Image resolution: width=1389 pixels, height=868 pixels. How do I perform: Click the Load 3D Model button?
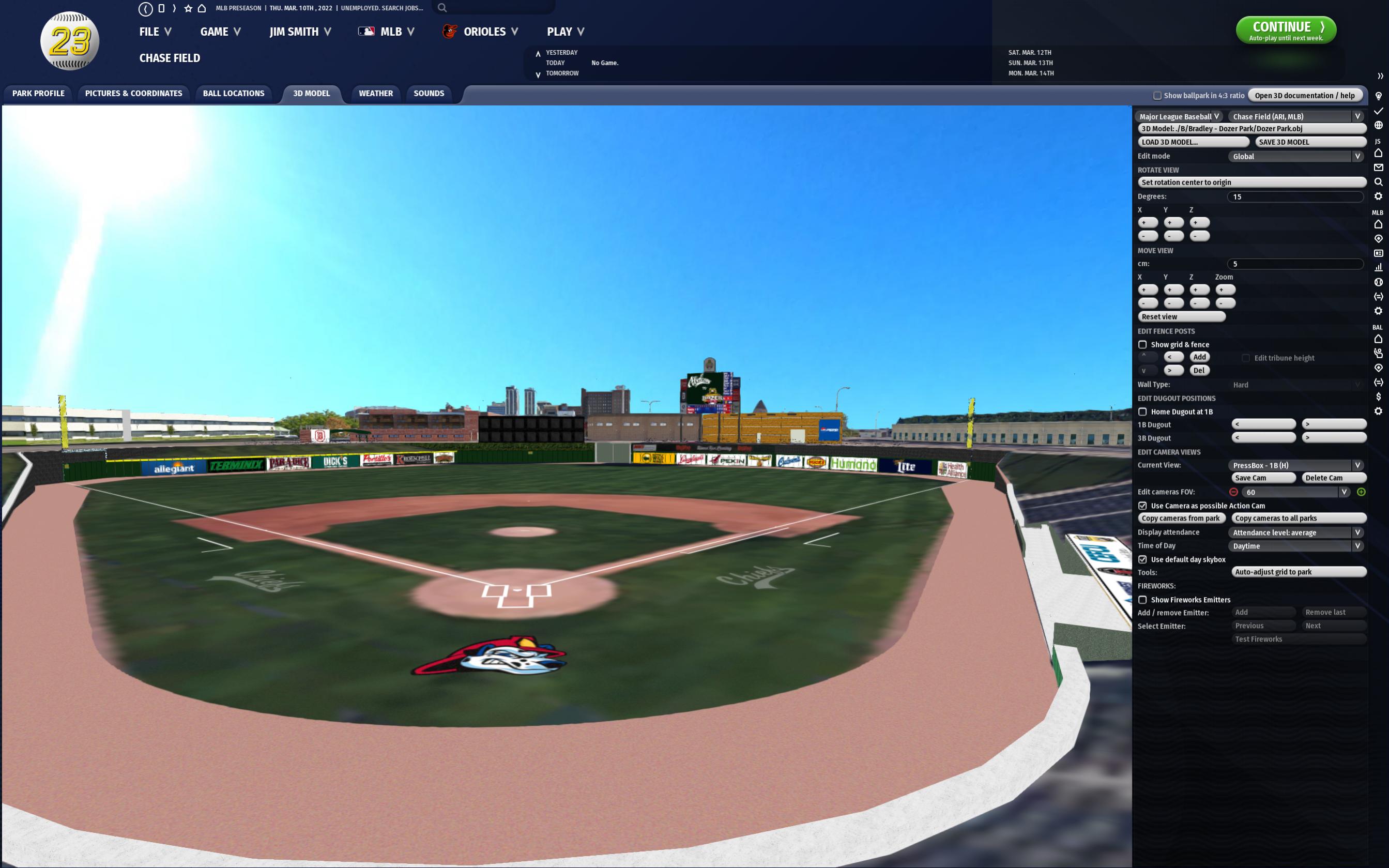pos(1193,142)
